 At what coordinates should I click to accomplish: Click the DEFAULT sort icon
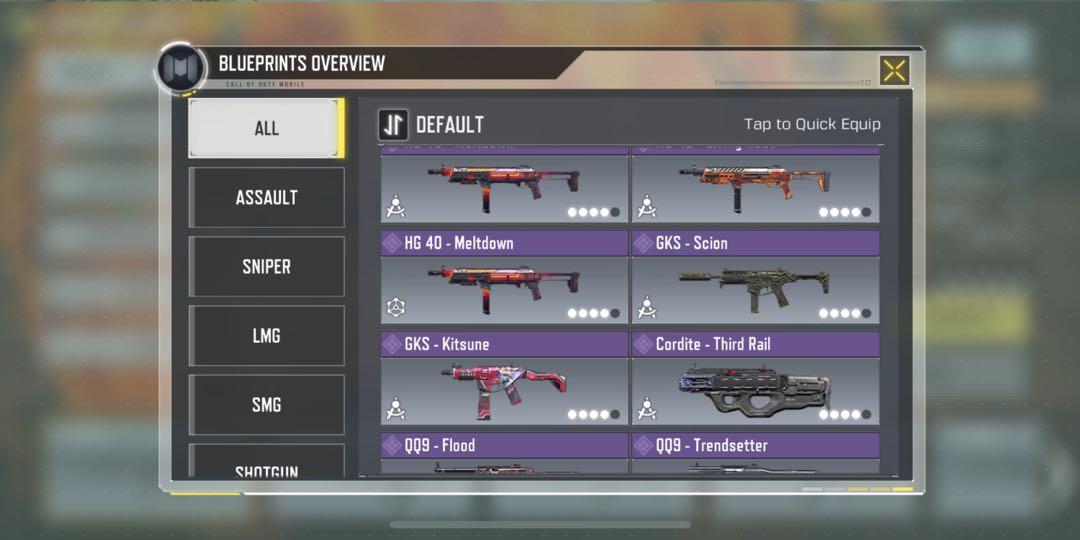[393, 125]
